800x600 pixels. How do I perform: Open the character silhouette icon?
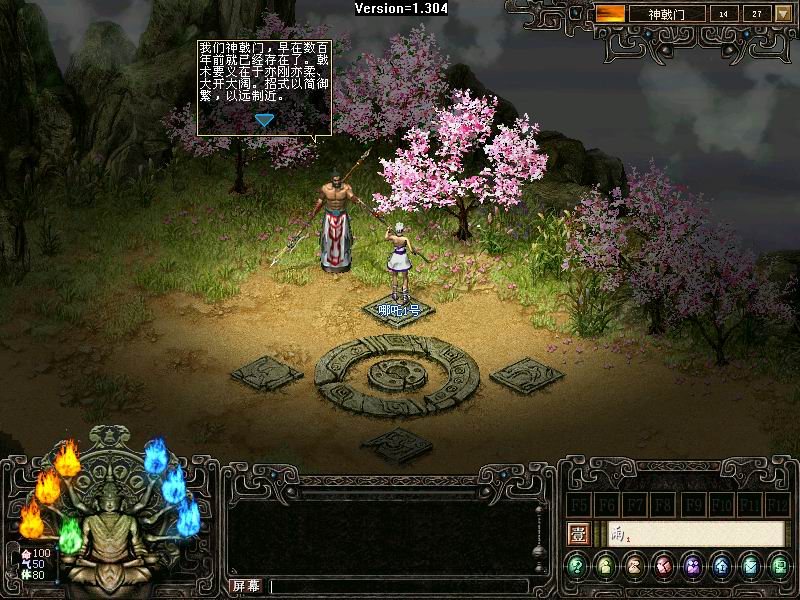tap(606, 567)
